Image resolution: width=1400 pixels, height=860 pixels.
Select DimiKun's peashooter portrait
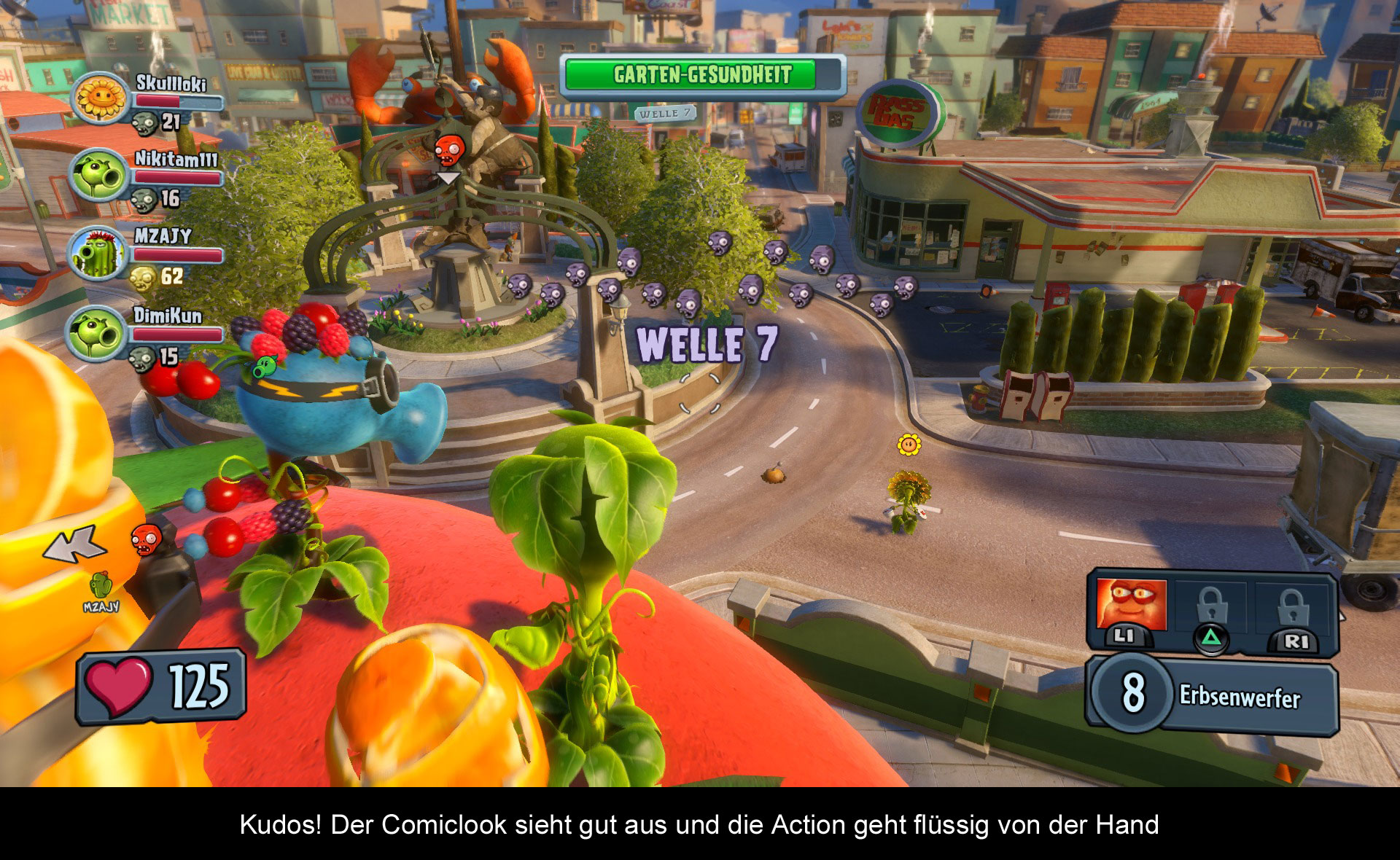click(x=98, y=333)
